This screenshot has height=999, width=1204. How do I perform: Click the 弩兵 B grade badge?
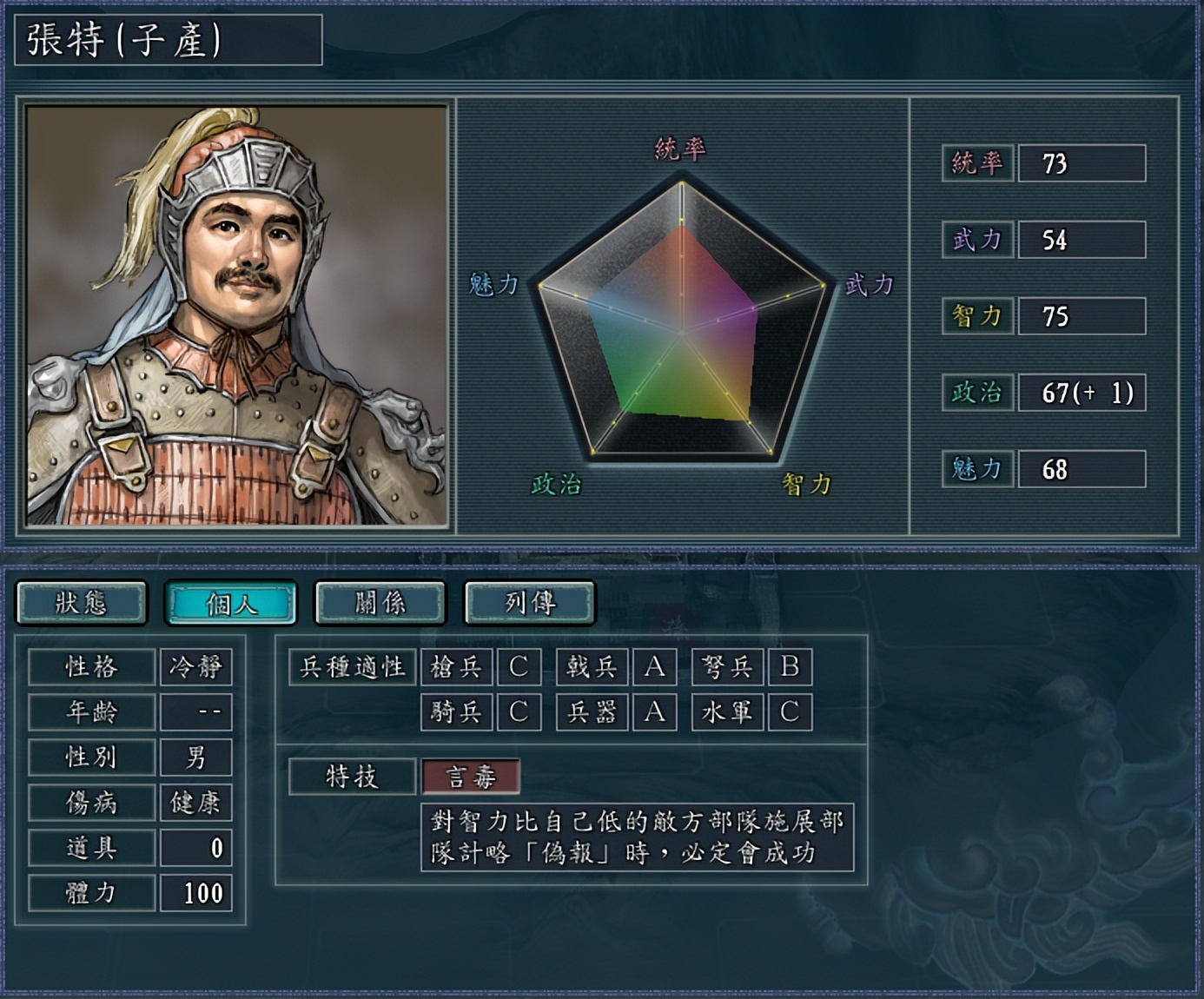pos(791,667)
